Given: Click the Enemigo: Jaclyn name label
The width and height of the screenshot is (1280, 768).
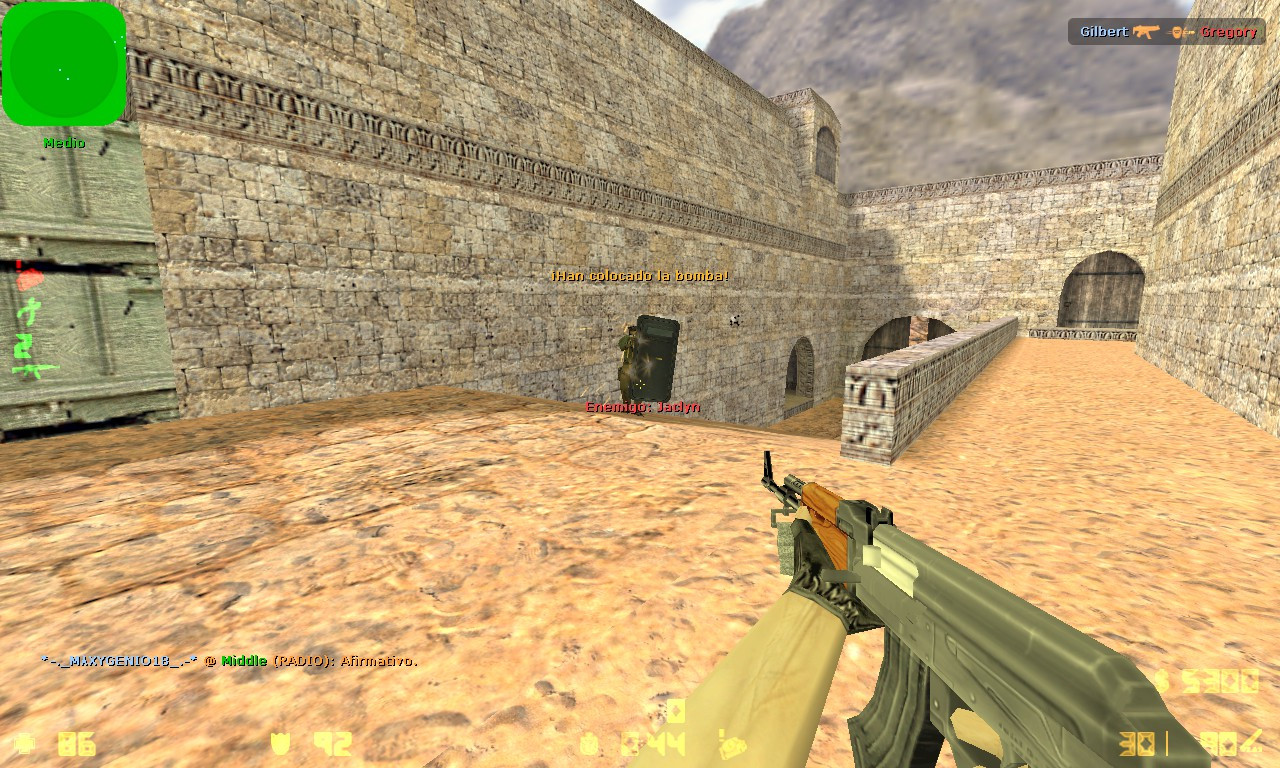Looking at the screenshot, I should [x=642, y=407].
